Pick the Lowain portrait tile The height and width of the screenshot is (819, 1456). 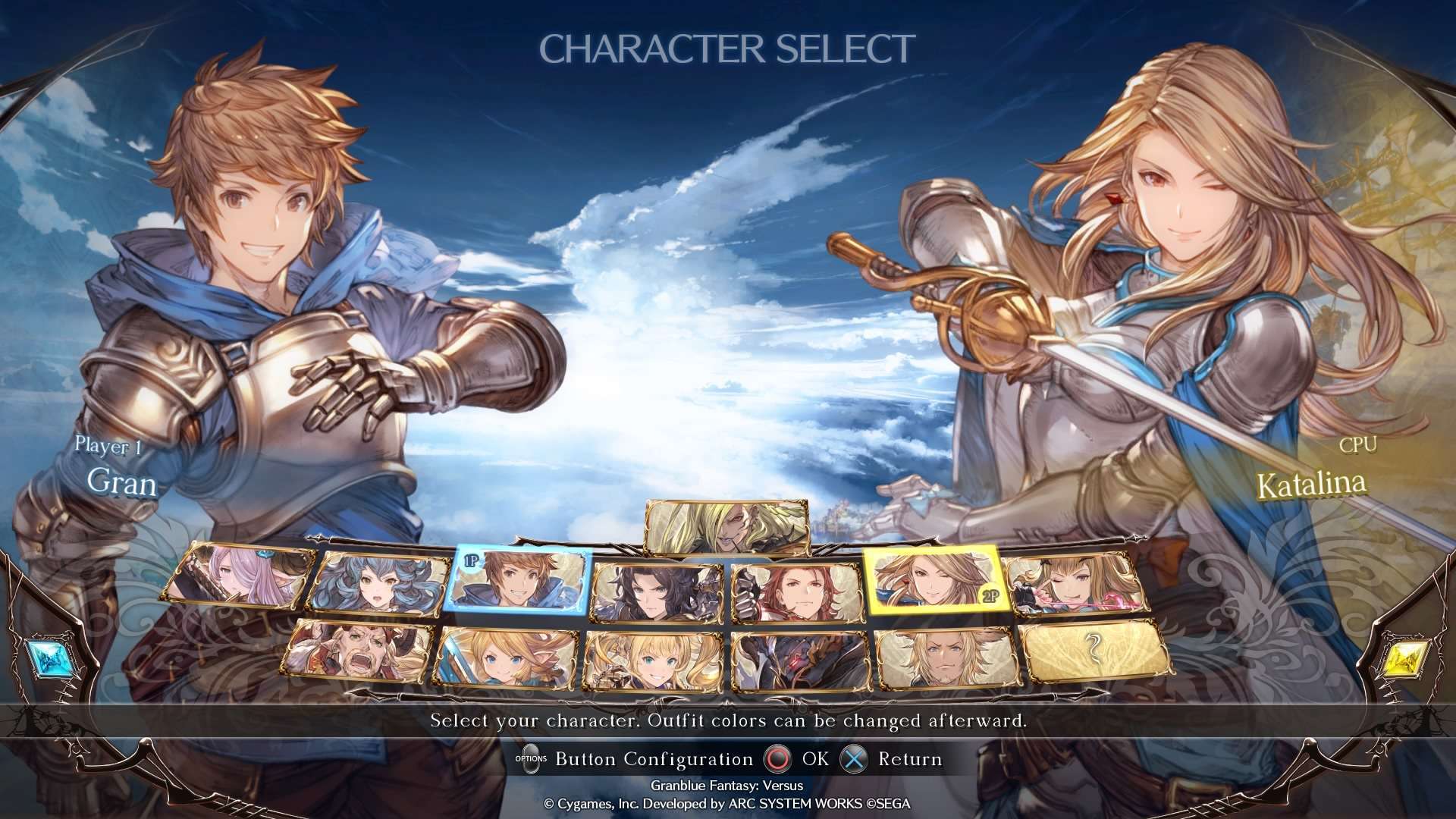click(946, 657)
